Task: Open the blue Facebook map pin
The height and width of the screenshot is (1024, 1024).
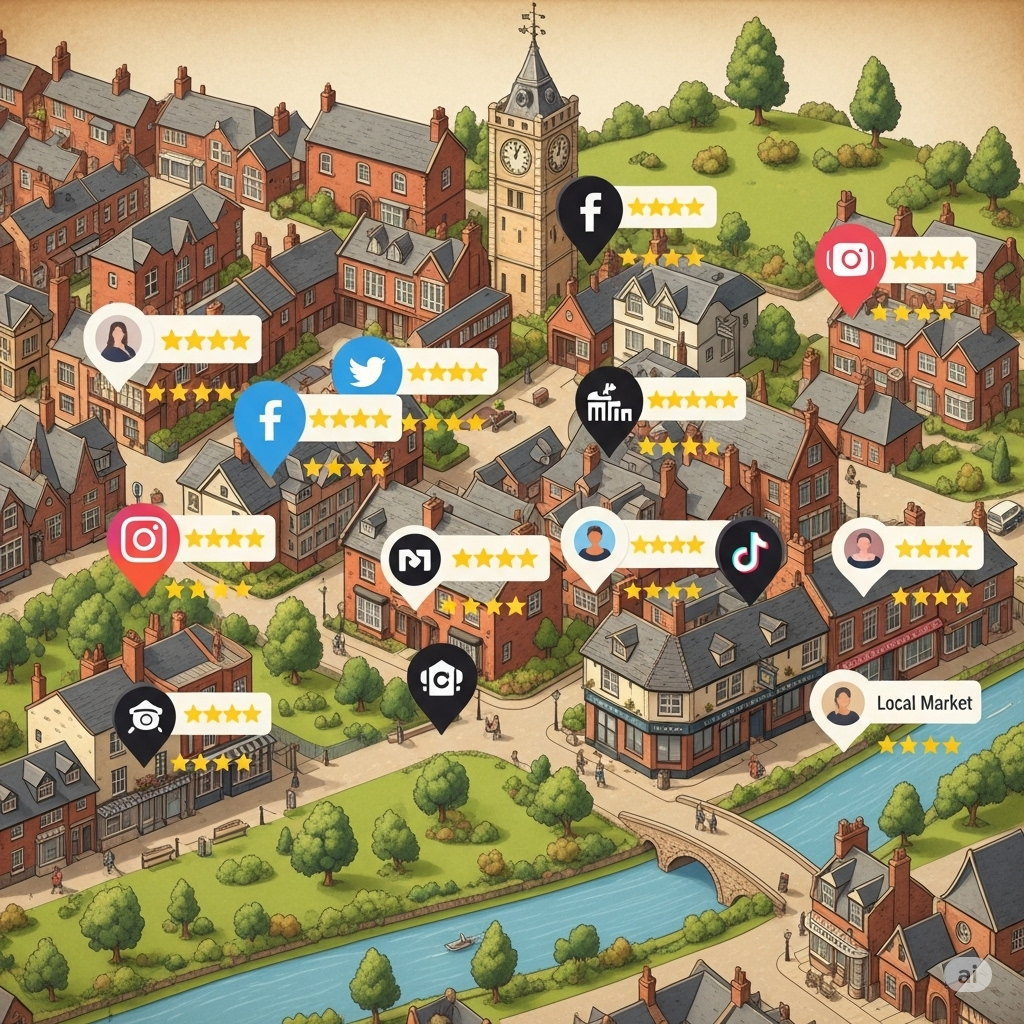Action: pyautogui.click(x=269, y=420)
